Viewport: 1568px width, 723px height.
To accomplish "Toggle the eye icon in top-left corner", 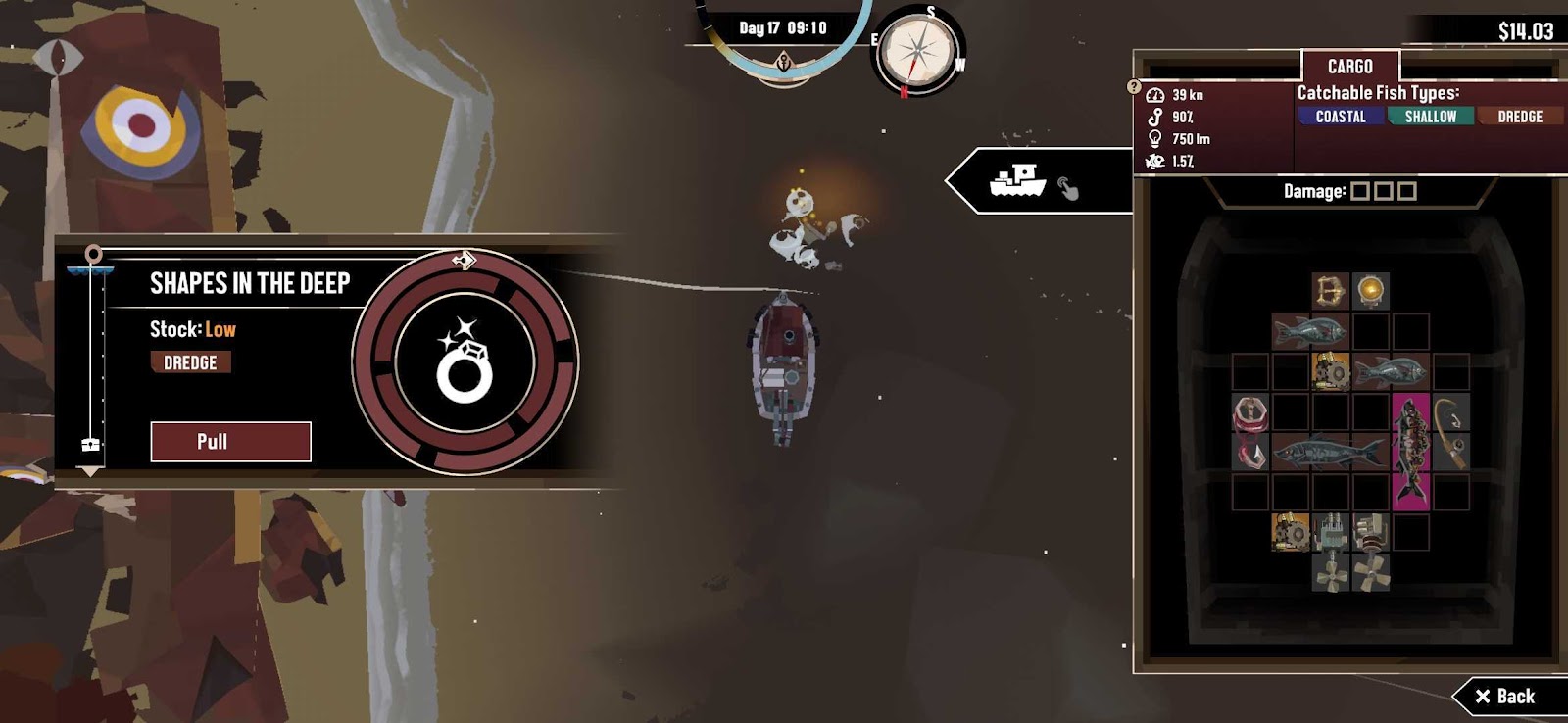I will point(58,57).
